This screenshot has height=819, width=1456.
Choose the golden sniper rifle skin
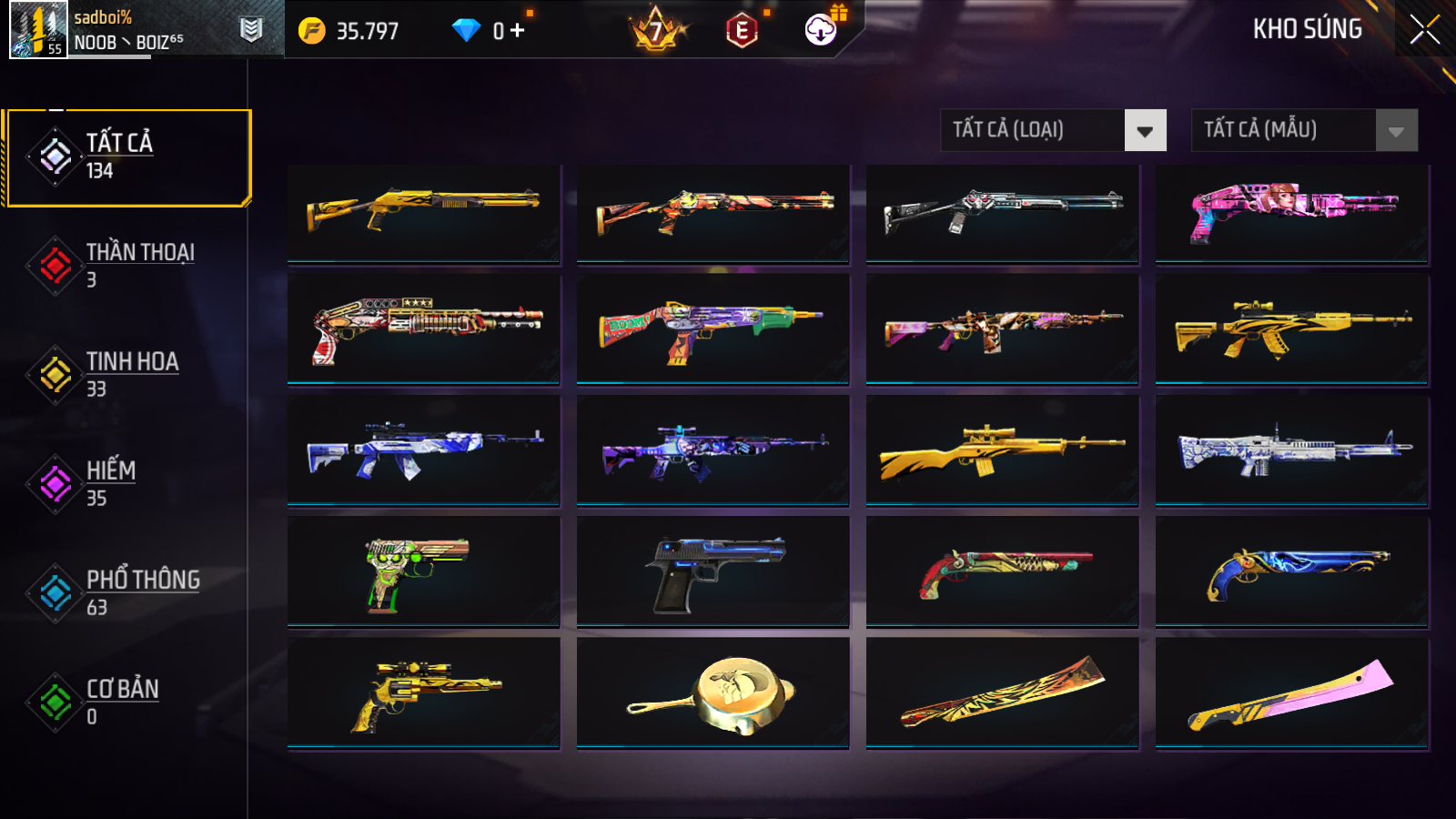(1002, 450)
